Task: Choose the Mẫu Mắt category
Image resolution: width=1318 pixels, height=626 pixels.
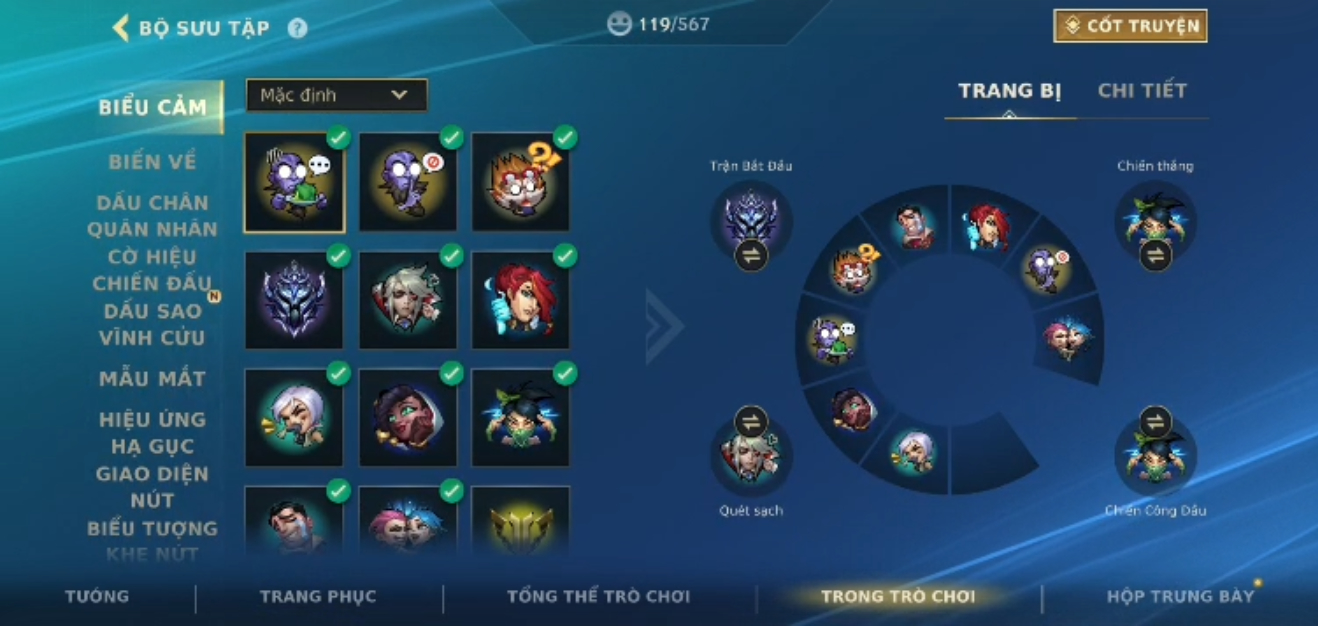Action: pyautogui.click(x=152, y=379)
